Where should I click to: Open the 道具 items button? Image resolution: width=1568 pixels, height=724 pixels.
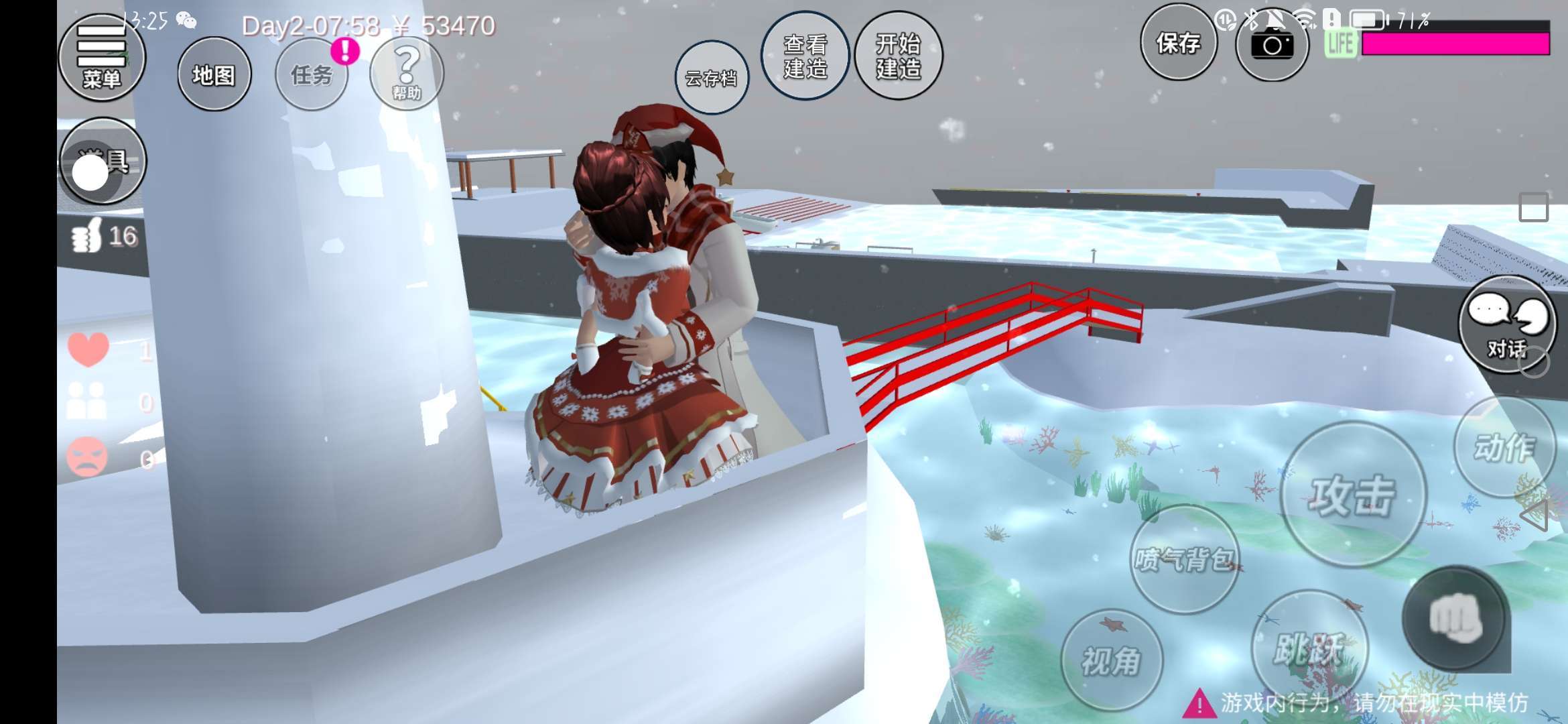point(103,161)
